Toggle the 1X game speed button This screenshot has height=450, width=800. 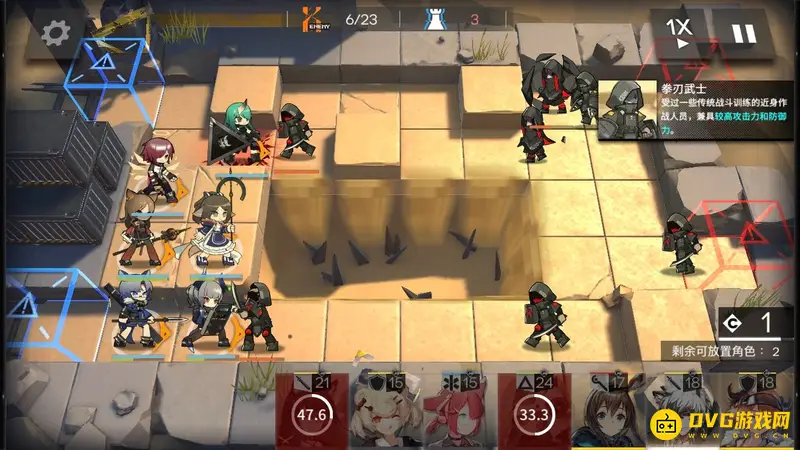pos(680,33)
